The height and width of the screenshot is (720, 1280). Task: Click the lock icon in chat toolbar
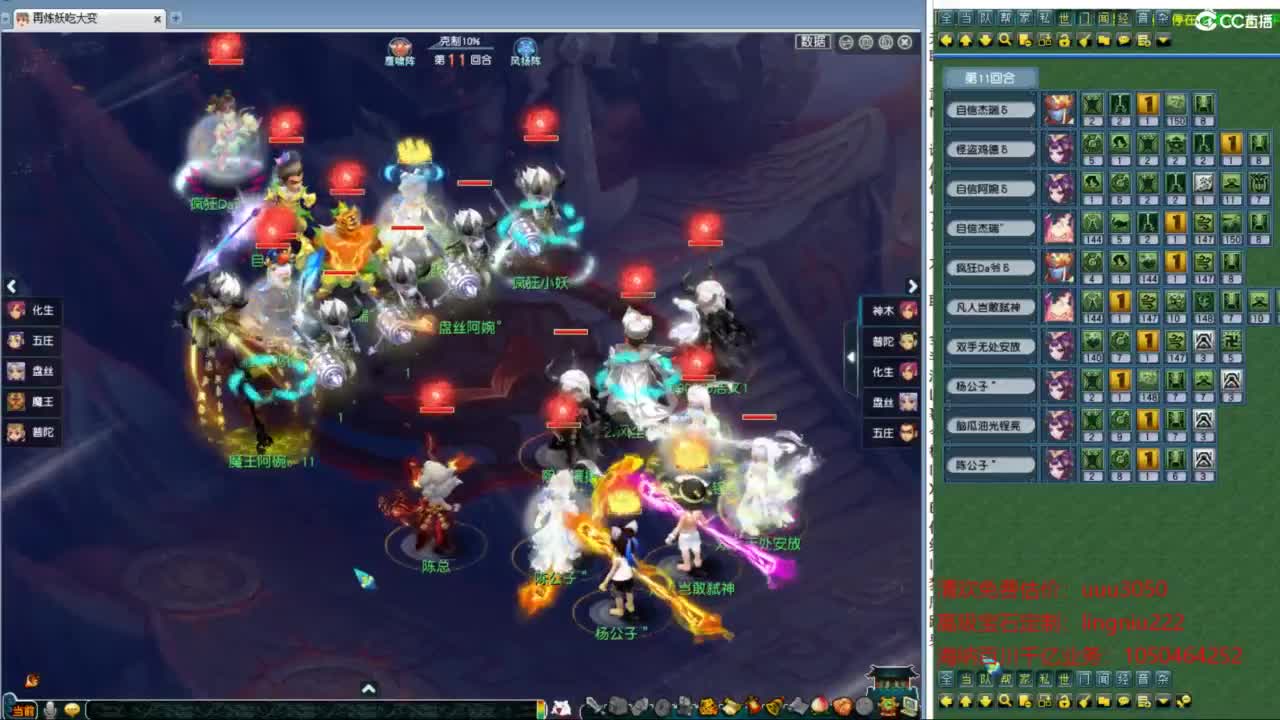(1064, 41)
